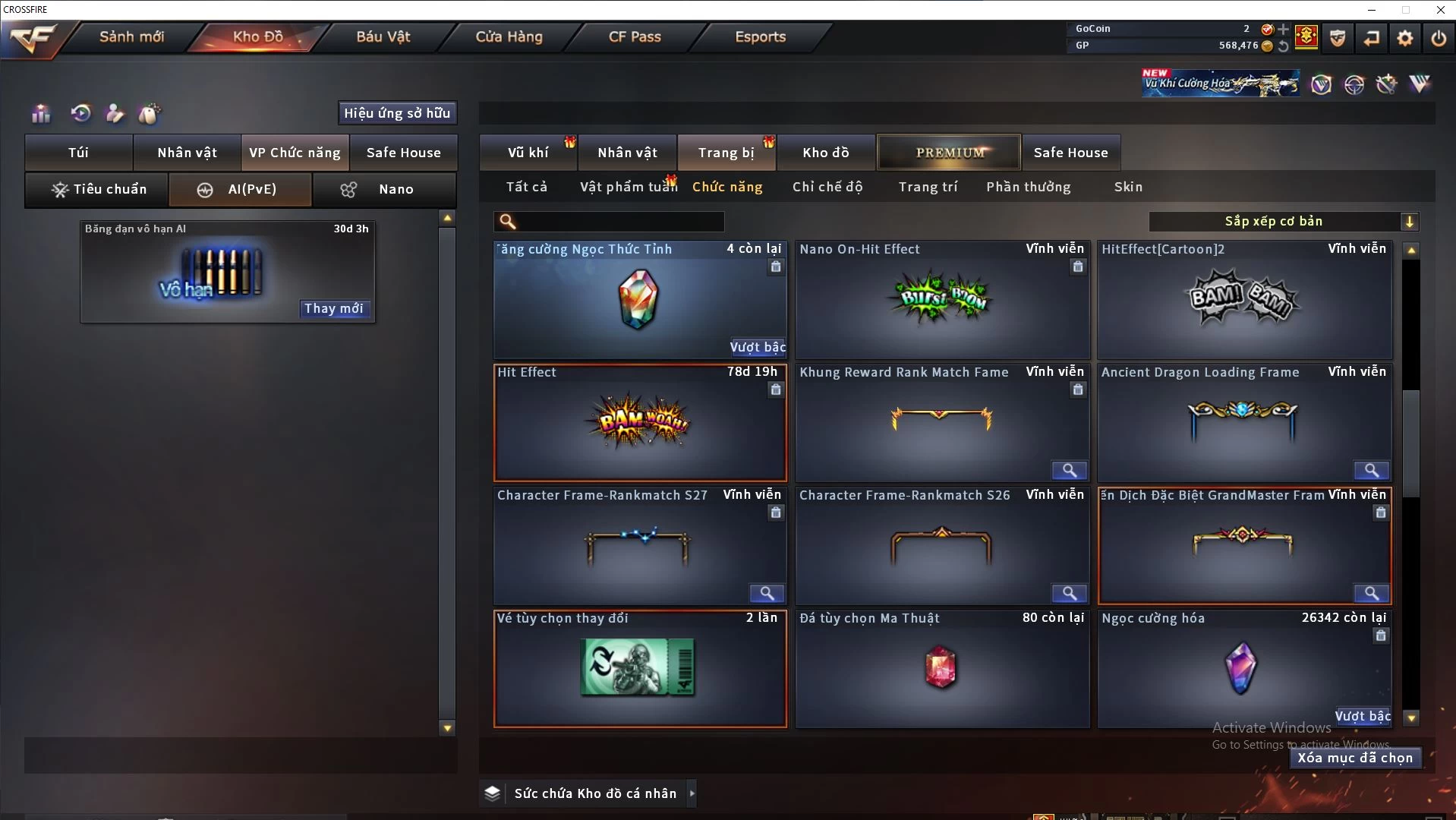Switch to the PREMIUM tab
This screenshot has height=820, width=1456.
pyautogui.click(x=949, y=153)
